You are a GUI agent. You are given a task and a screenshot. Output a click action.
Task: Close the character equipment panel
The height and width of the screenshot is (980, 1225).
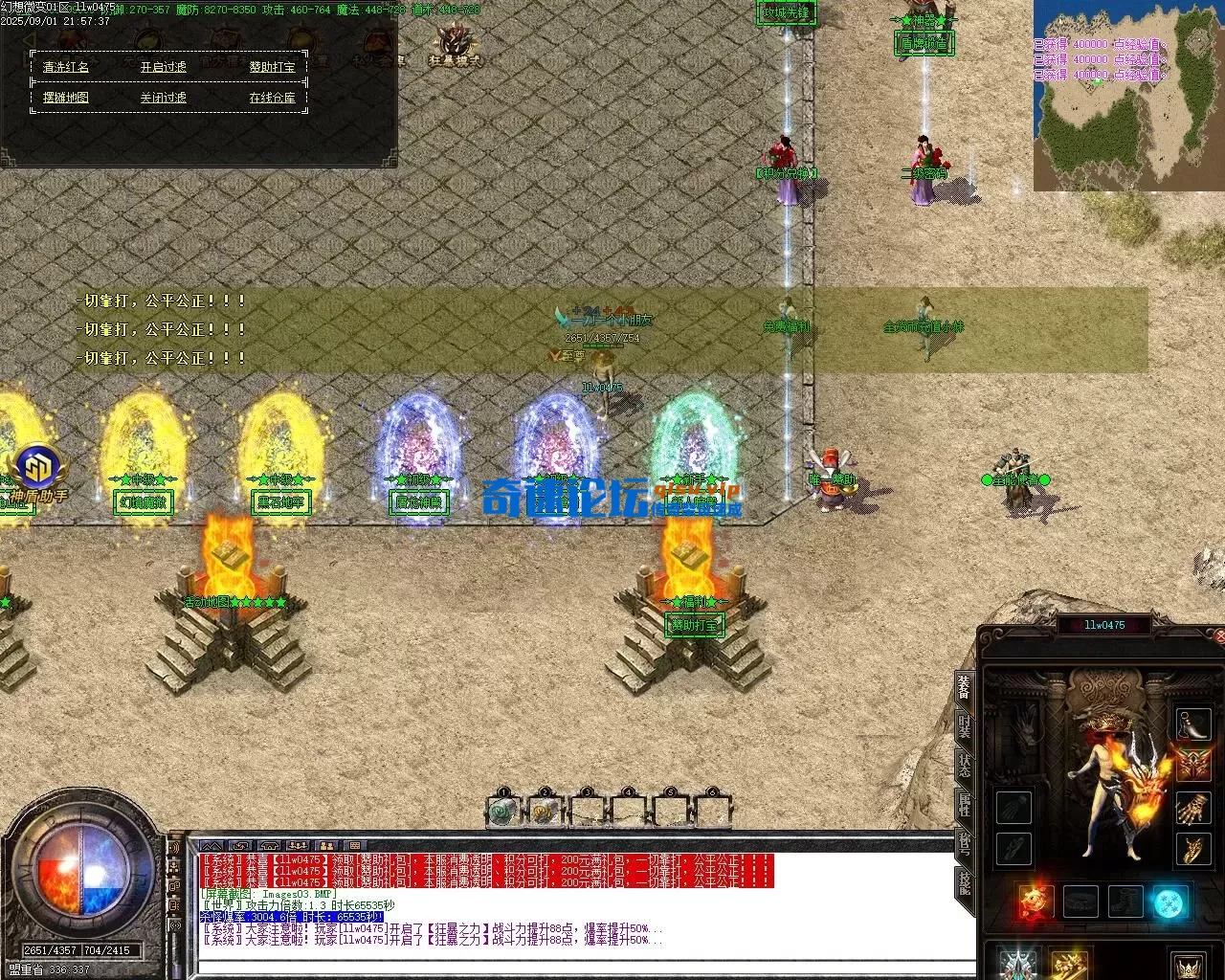[x=1217, y=635]
